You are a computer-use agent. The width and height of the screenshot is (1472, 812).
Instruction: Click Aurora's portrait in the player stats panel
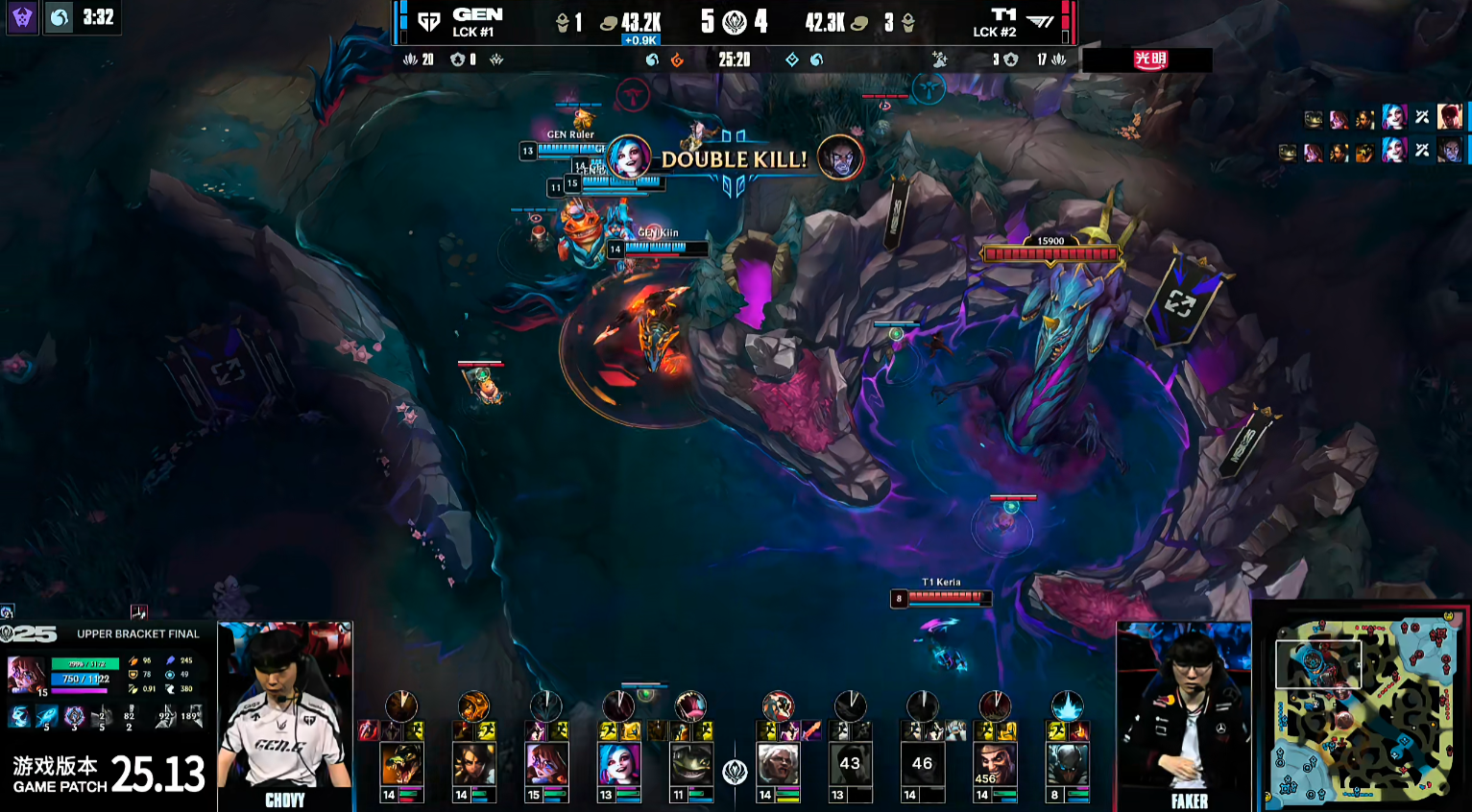(26, 675)
